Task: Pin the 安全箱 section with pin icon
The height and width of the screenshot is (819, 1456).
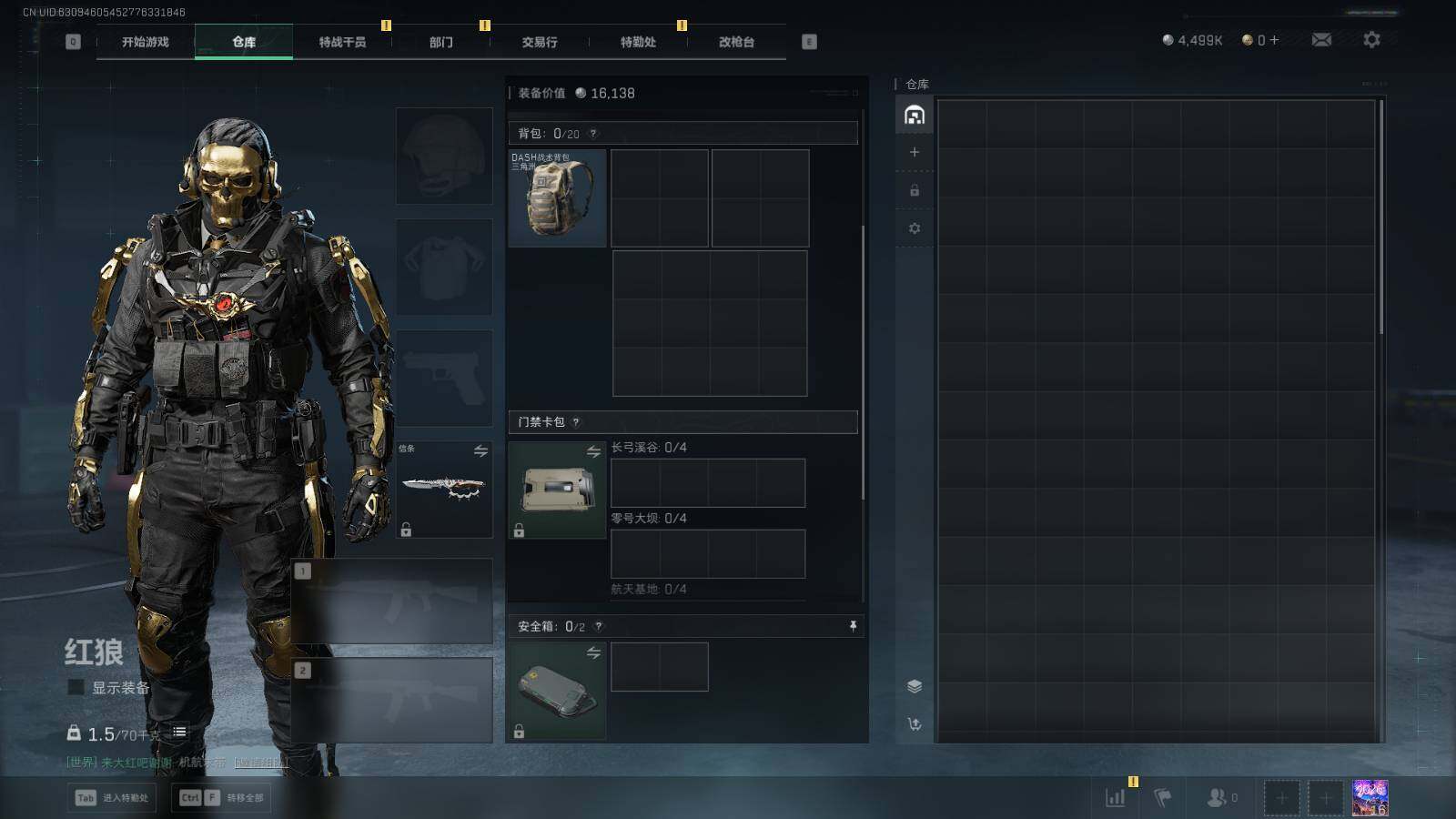Action: (853, 626)
